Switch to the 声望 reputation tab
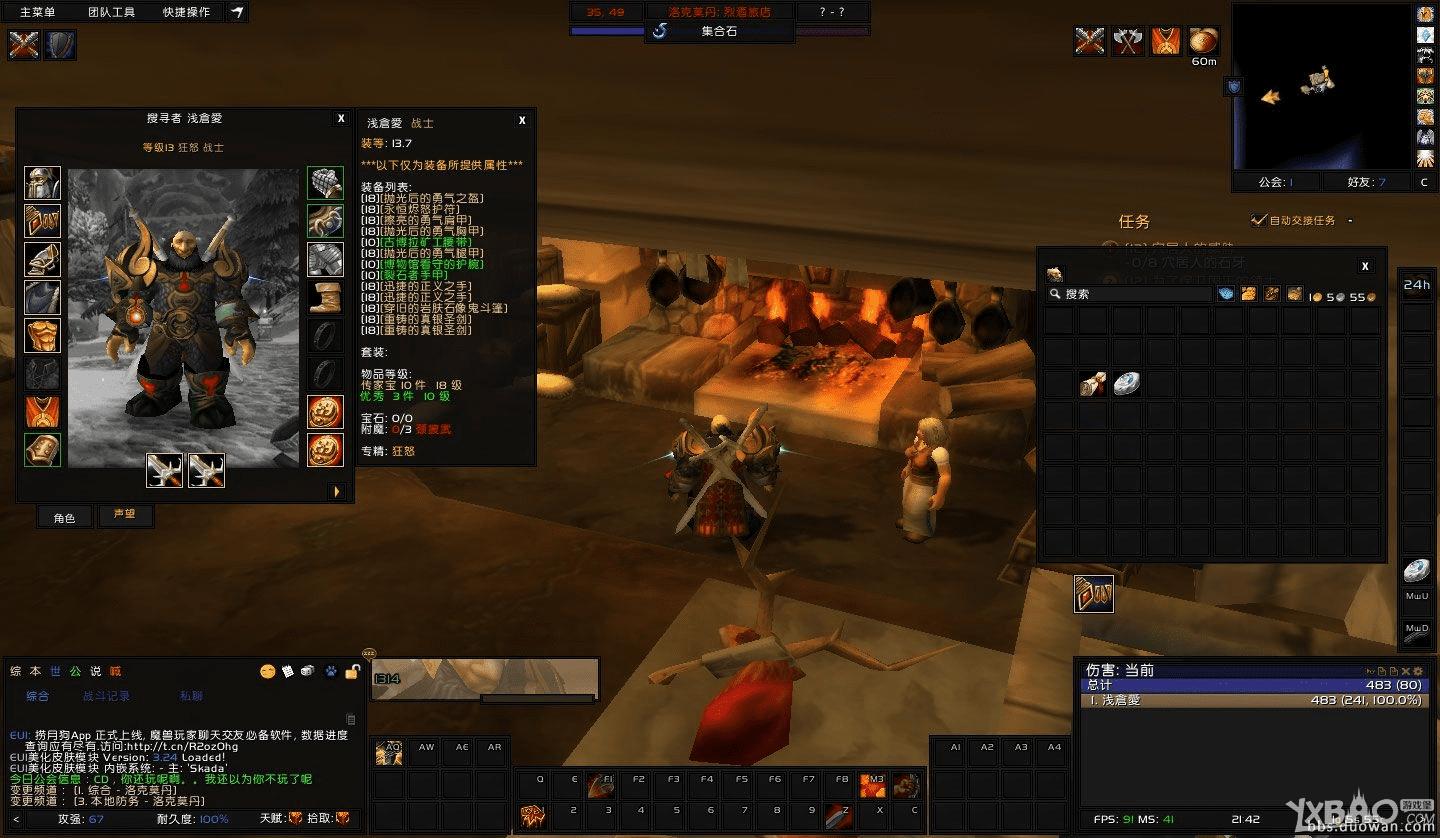The width and height of the screenshot is (1440, 838). click(x=124, y=515)
